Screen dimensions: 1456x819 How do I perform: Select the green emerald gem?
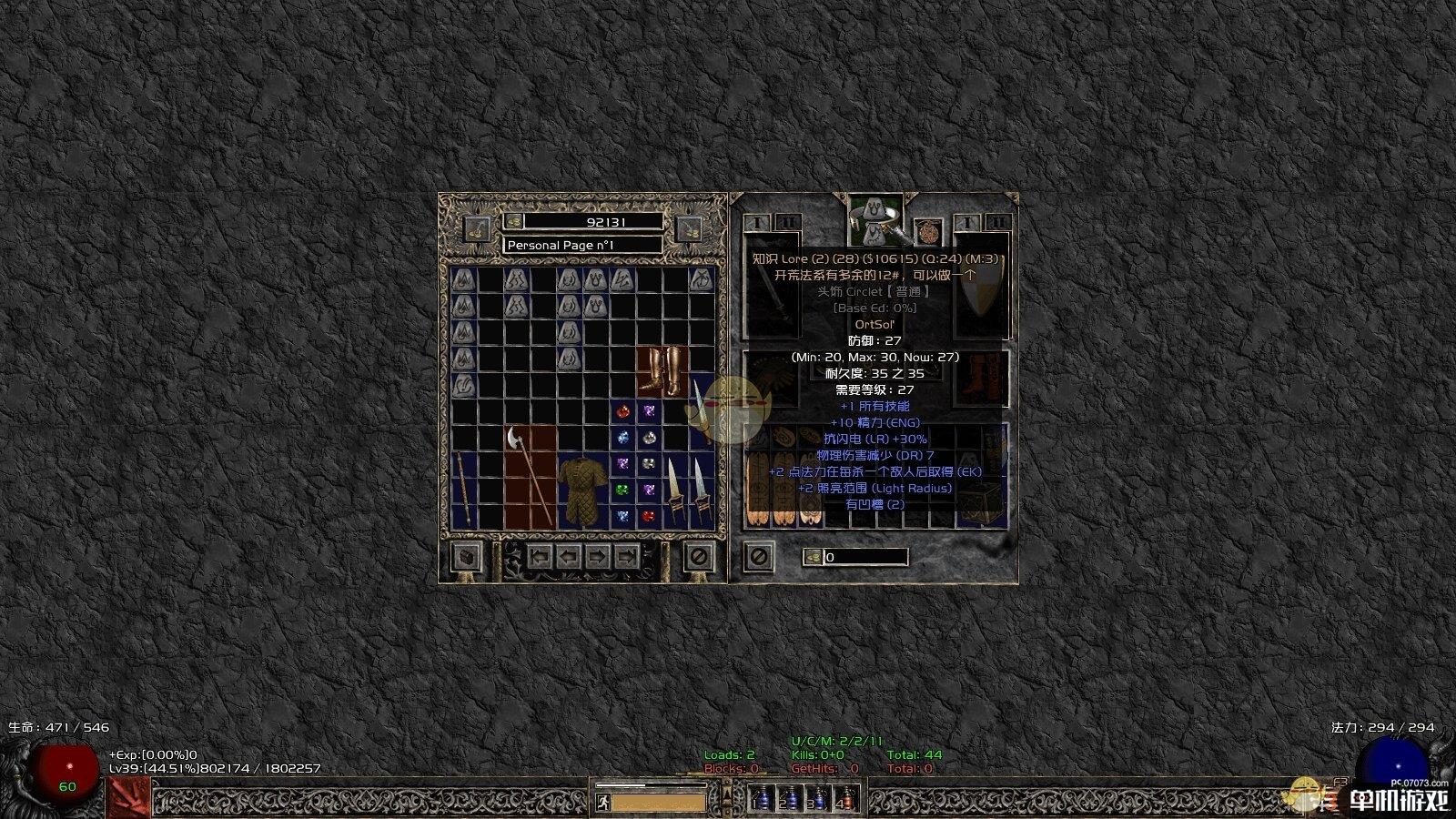click(x=622, y=490)
